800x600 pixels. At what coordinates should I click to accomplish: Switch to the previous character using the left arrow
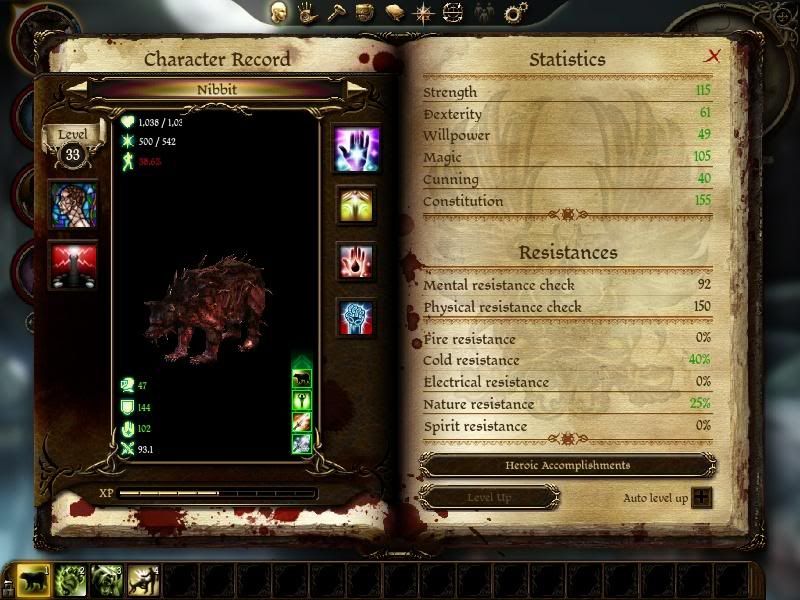point(79,88)
